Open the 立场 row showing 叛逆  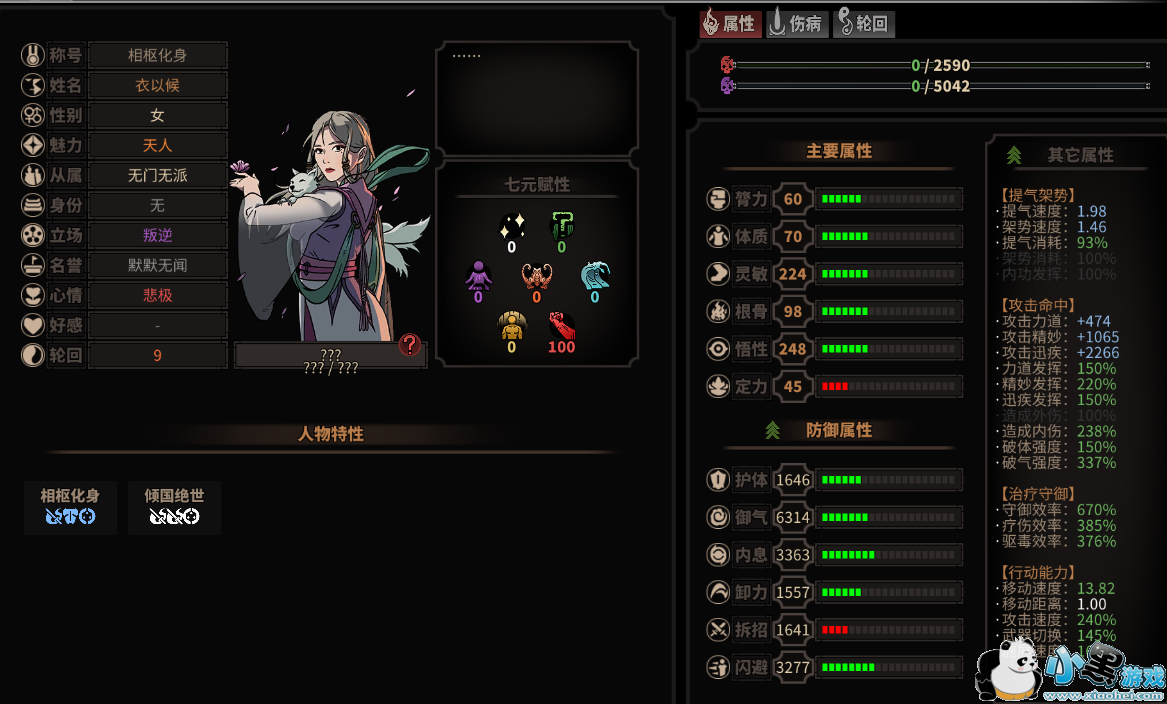click(157, 236)
